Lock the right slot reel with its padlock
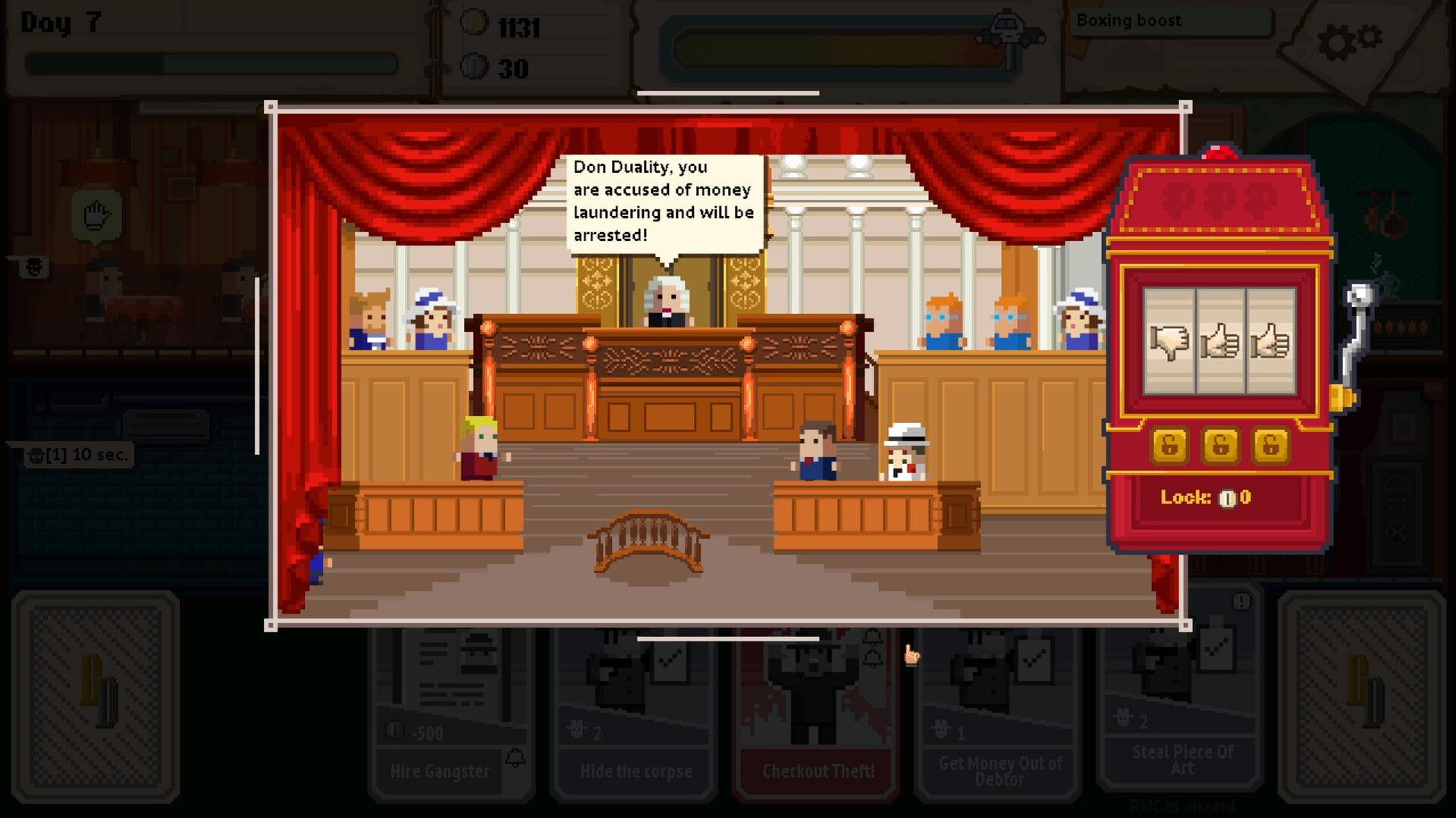Viewport: 1456px width, 818px height. 1270,445
